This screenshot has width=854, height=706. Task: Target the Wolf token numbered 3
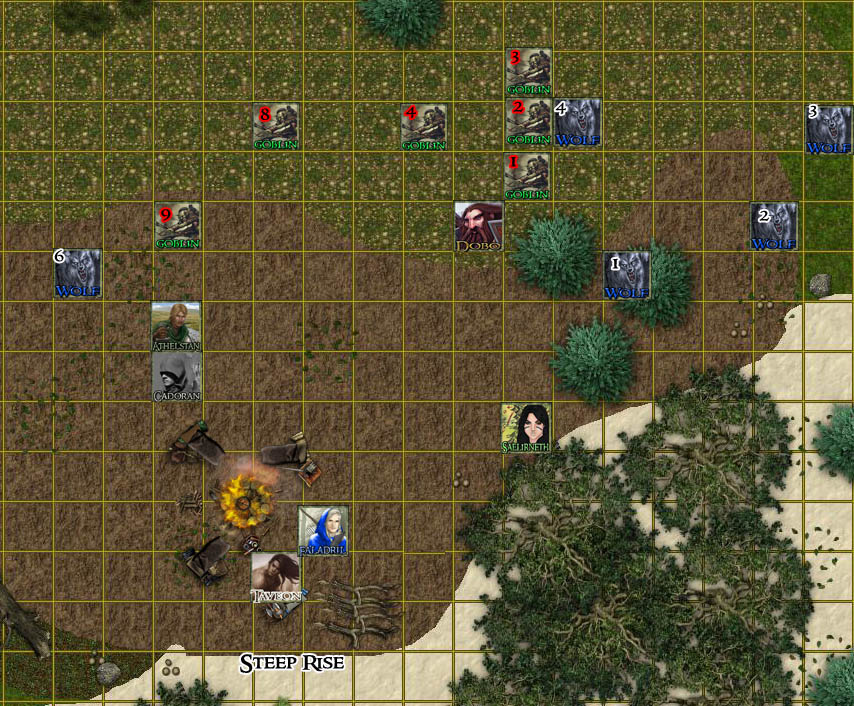pos(829,128)
